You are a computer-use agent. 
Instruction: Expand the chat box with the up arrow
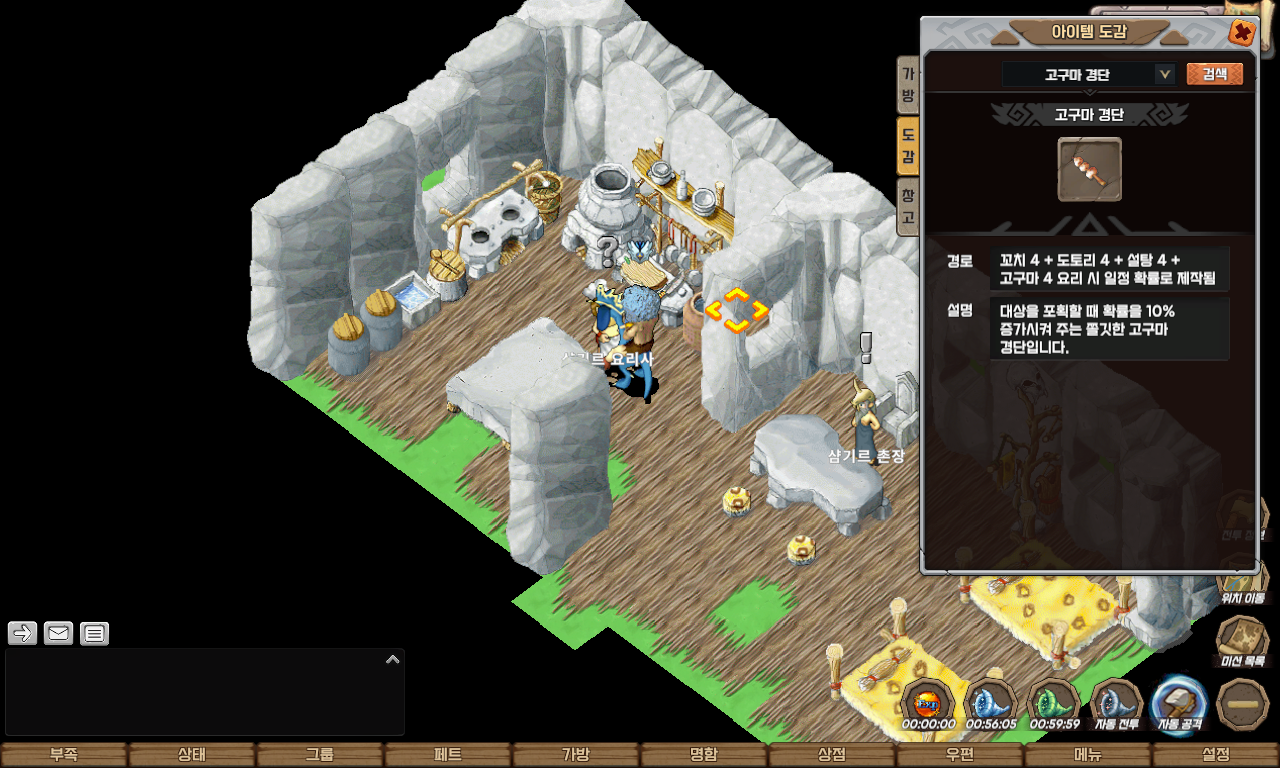[x=393, y=660]
